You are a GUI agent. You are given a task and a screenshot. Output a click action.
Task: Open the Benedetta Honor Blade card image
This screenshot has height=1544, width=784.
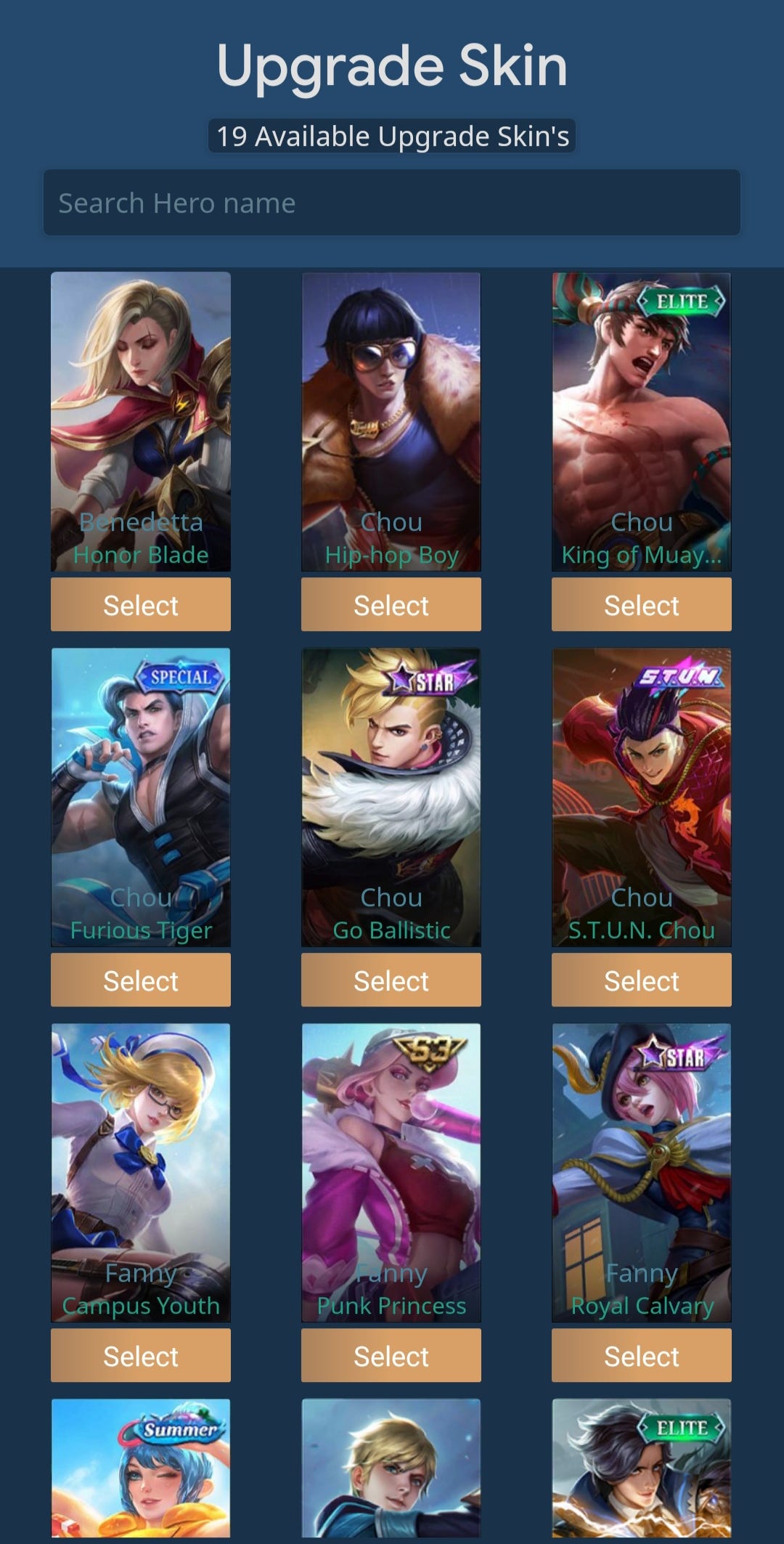click(x=141, y=421)
